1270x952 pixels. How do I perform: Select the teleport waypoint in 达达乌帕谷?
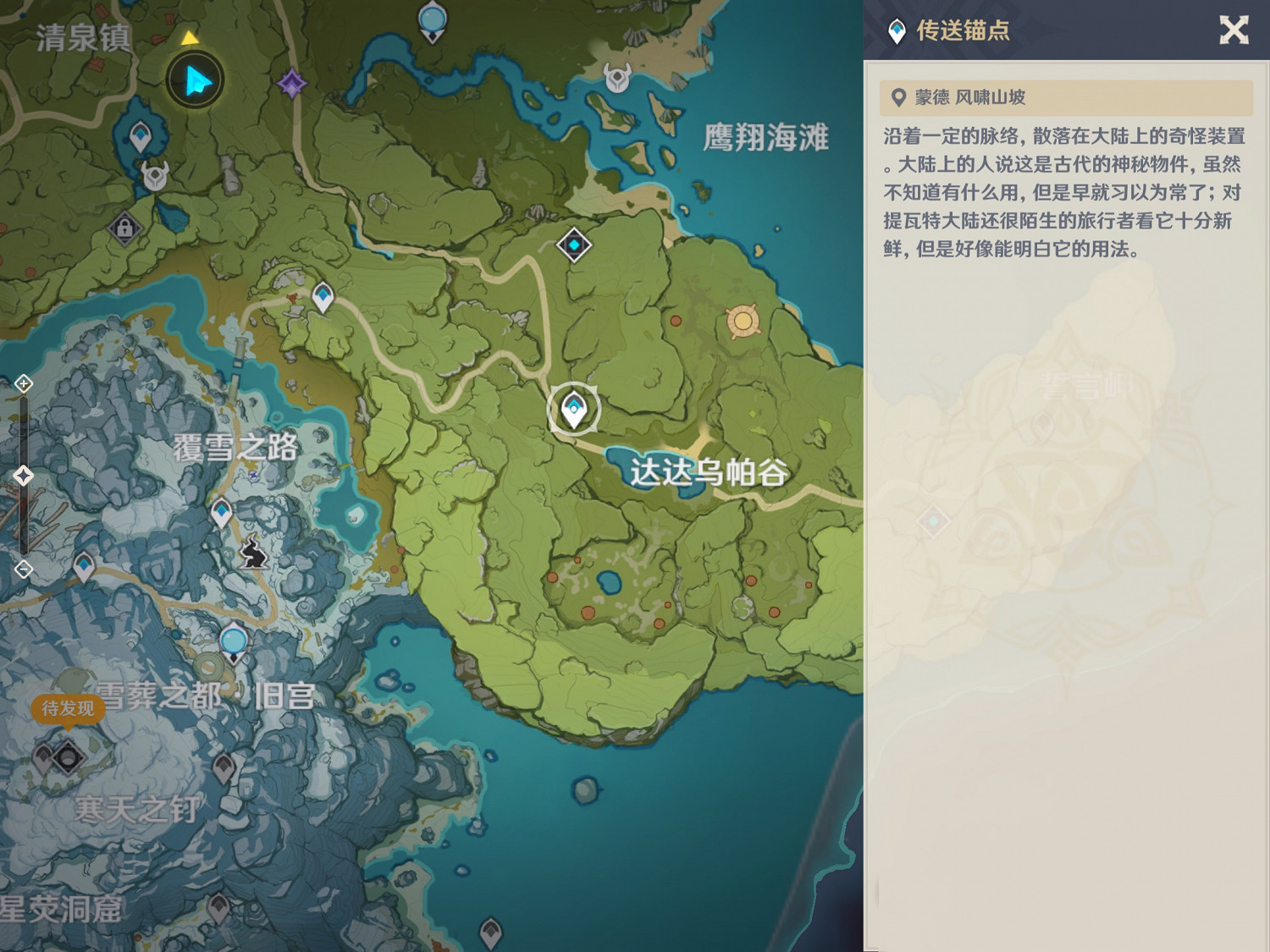click(574, 407)
